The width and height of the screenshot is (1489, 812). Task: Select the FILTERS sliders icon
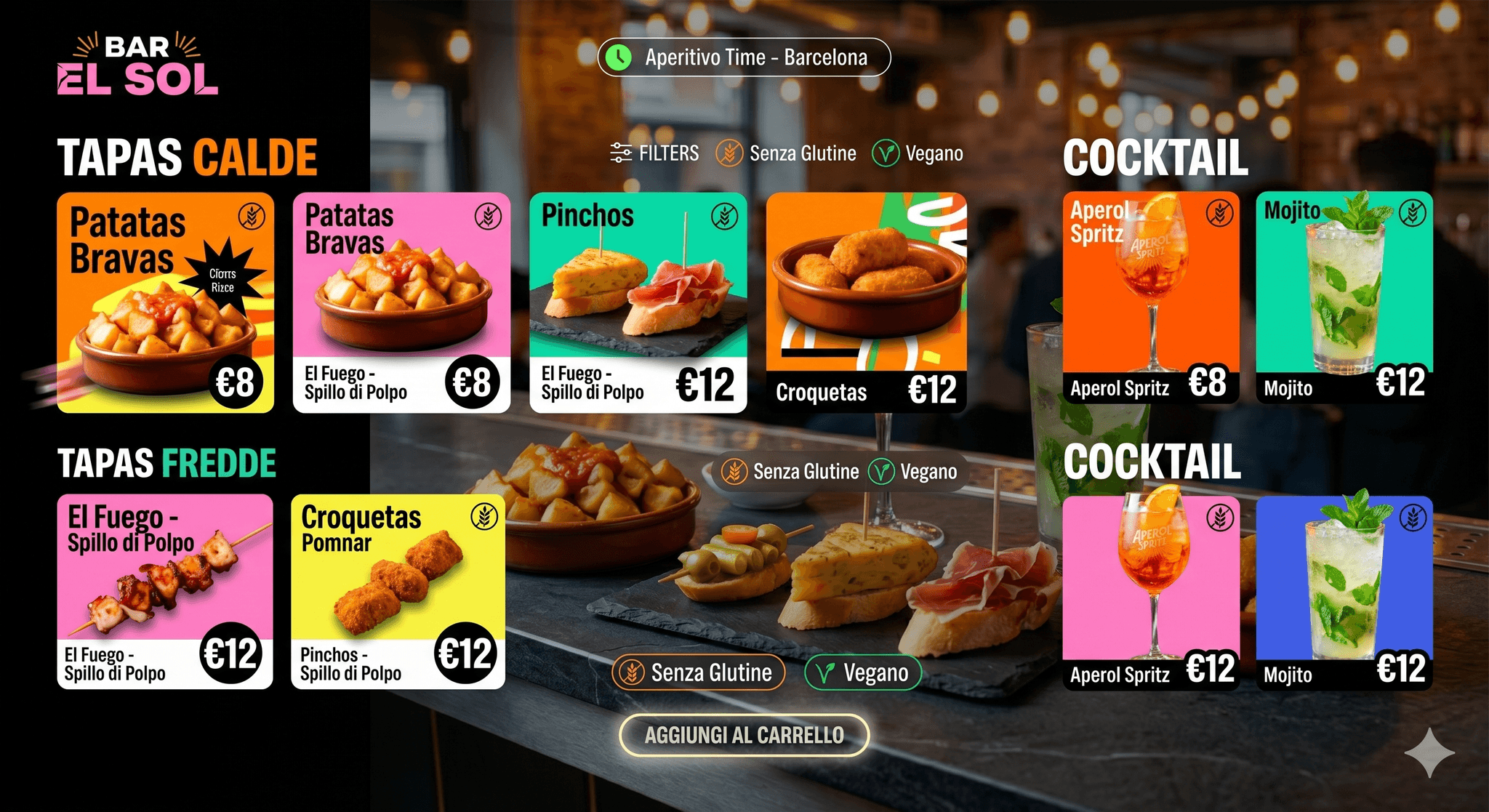[x=619, y=153]
